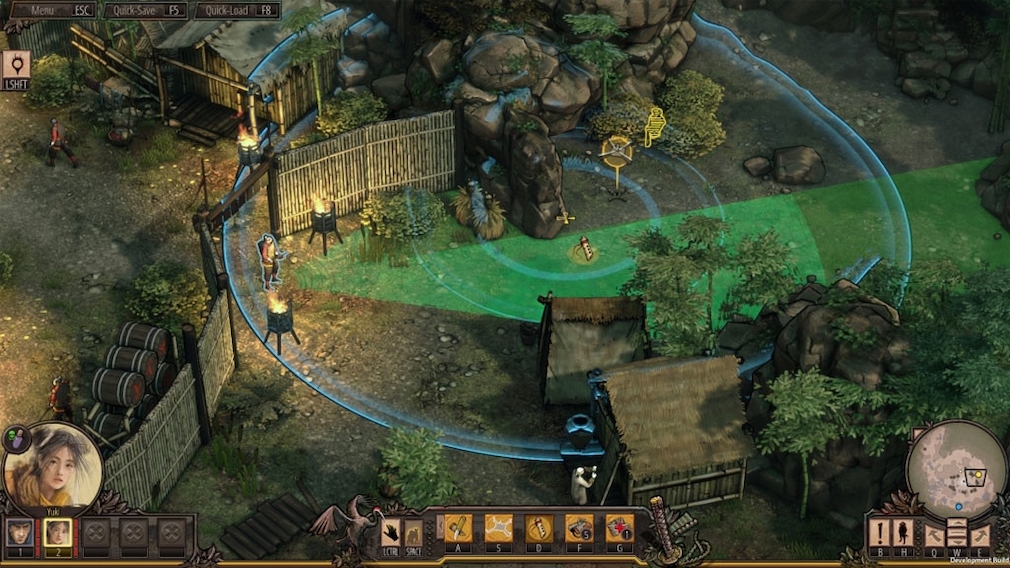The width and height of the screenshot is (1010, 568).
Task: Click the Quick-Save button
Action: (x=147, y=11)
